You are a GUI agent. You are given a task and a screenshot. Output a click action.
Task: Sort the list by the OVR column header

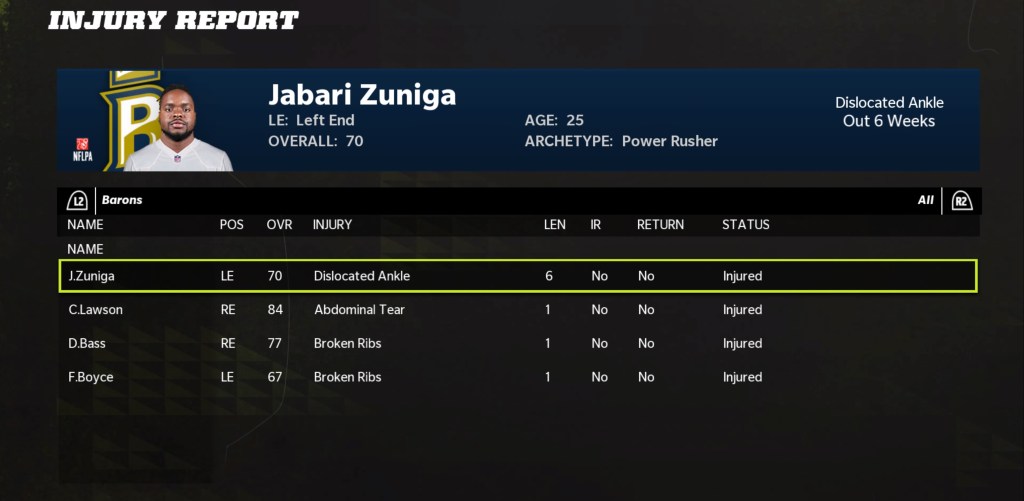tap(280, 225)
